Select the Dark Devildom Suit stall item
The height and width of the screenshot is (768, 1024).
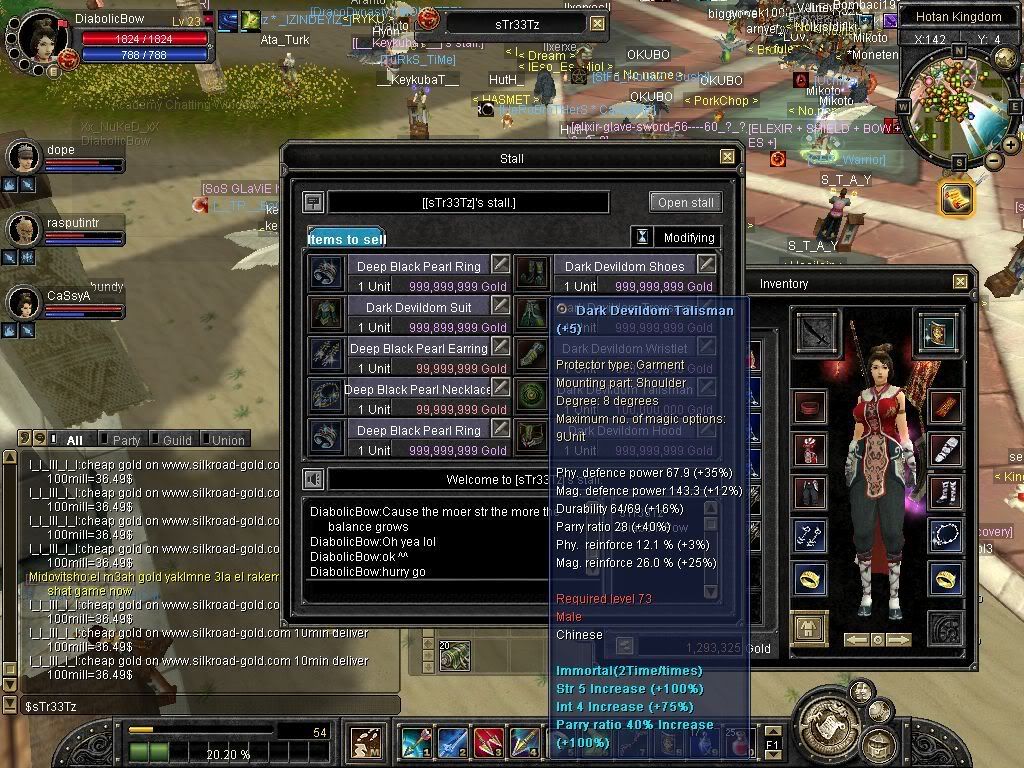[x=419, y=307]
